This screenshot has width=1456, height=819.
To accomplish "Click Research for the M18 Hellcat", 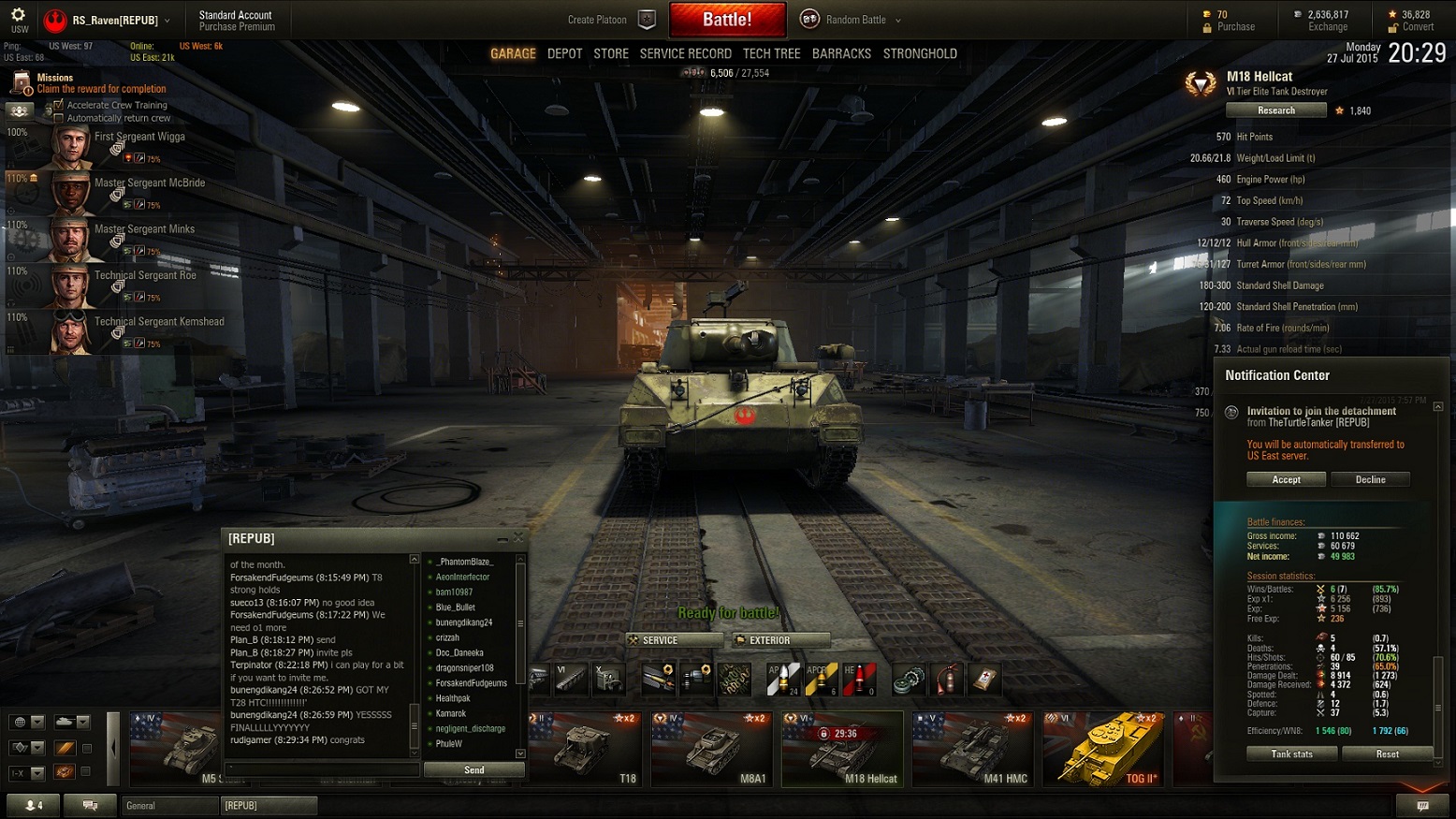I will [1275, 110].
